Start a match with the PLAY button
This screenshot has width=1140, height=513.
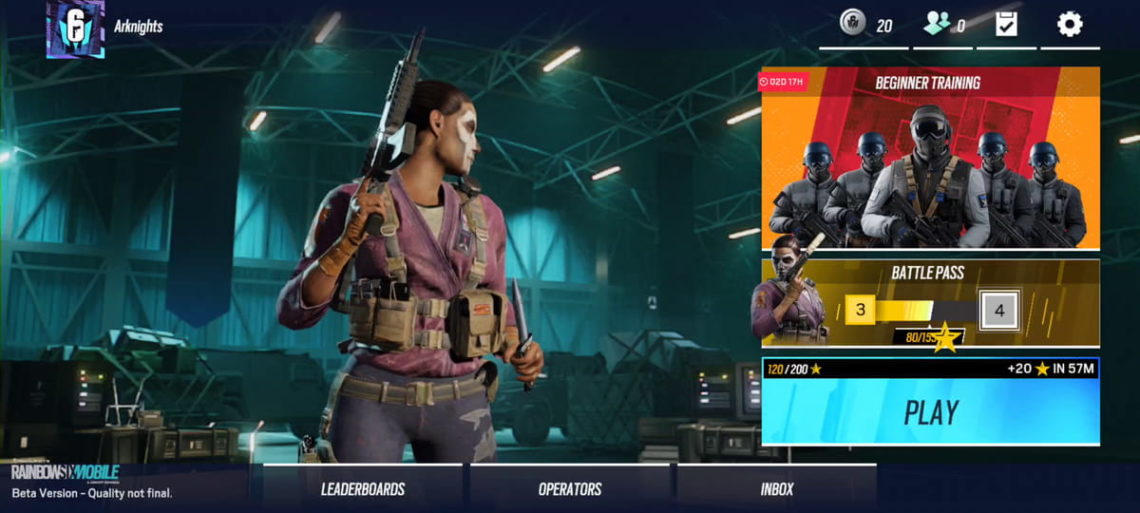(930, 412)
